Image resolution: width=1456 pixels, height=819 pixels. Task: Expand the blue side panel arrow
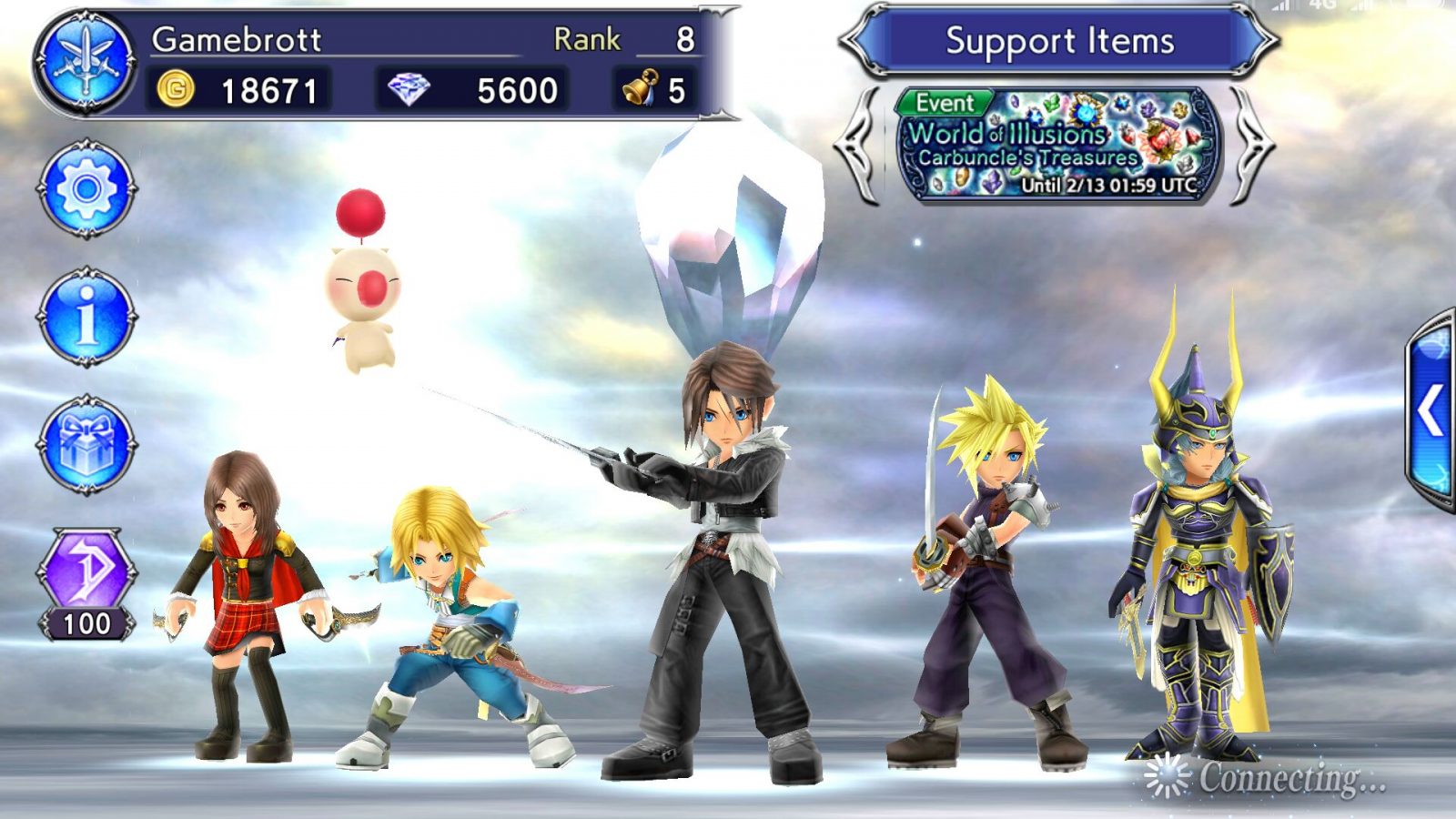pyautogui.click(x=1431, y=411)
